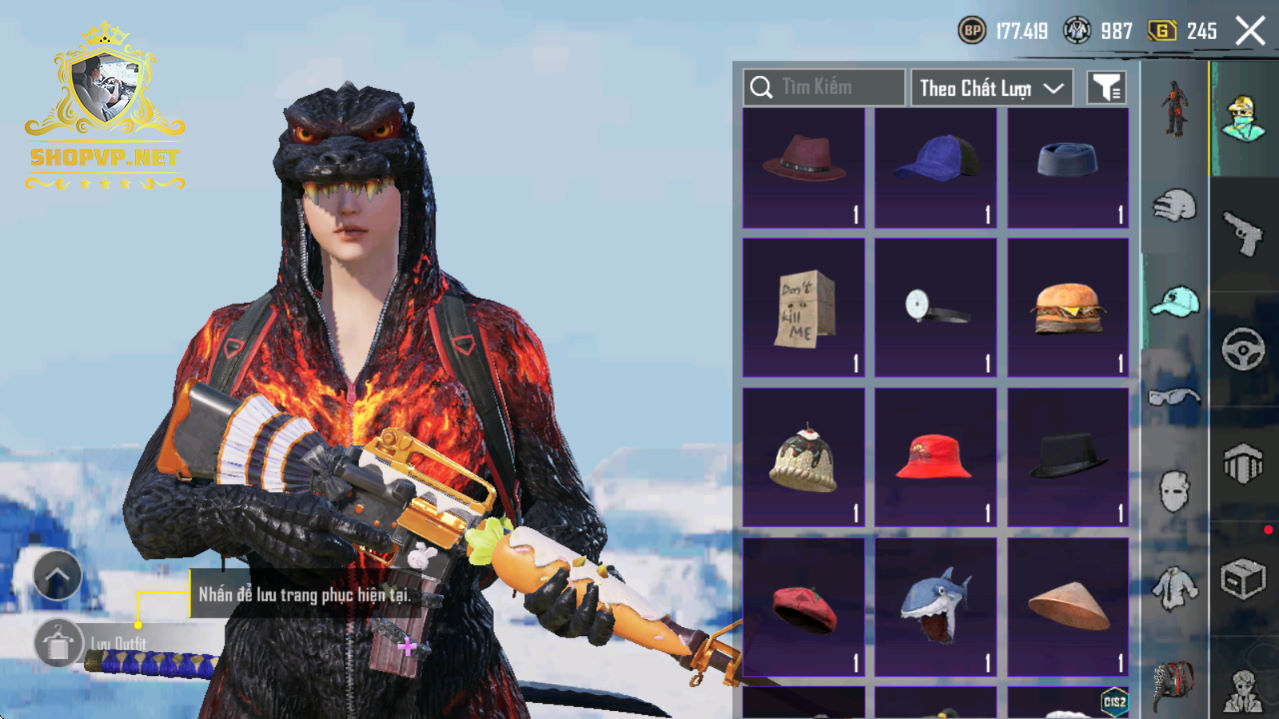Screen dimensions: 1279x719
Task: Choose the Don't Kill Me paper bag
Action: click(x=803, y=307)
